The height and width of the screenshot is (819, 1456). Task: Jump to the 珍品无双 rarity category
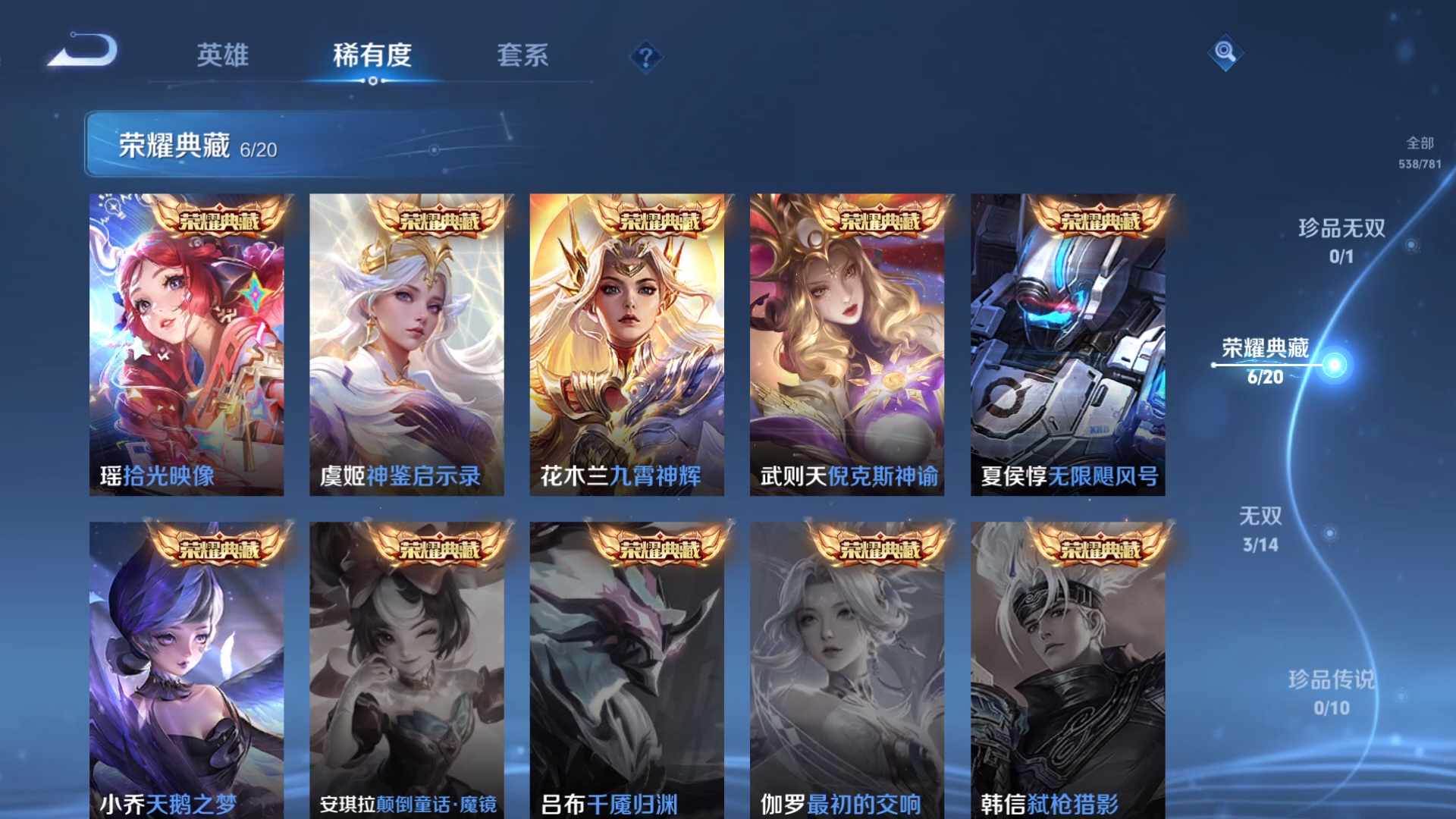click(1341, 240)
